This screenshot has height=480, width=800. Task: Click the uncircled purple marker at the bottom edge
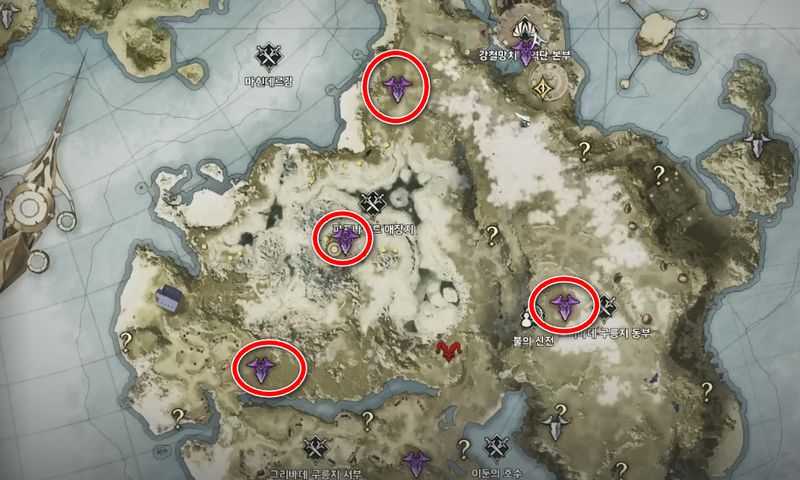[415, 463]
